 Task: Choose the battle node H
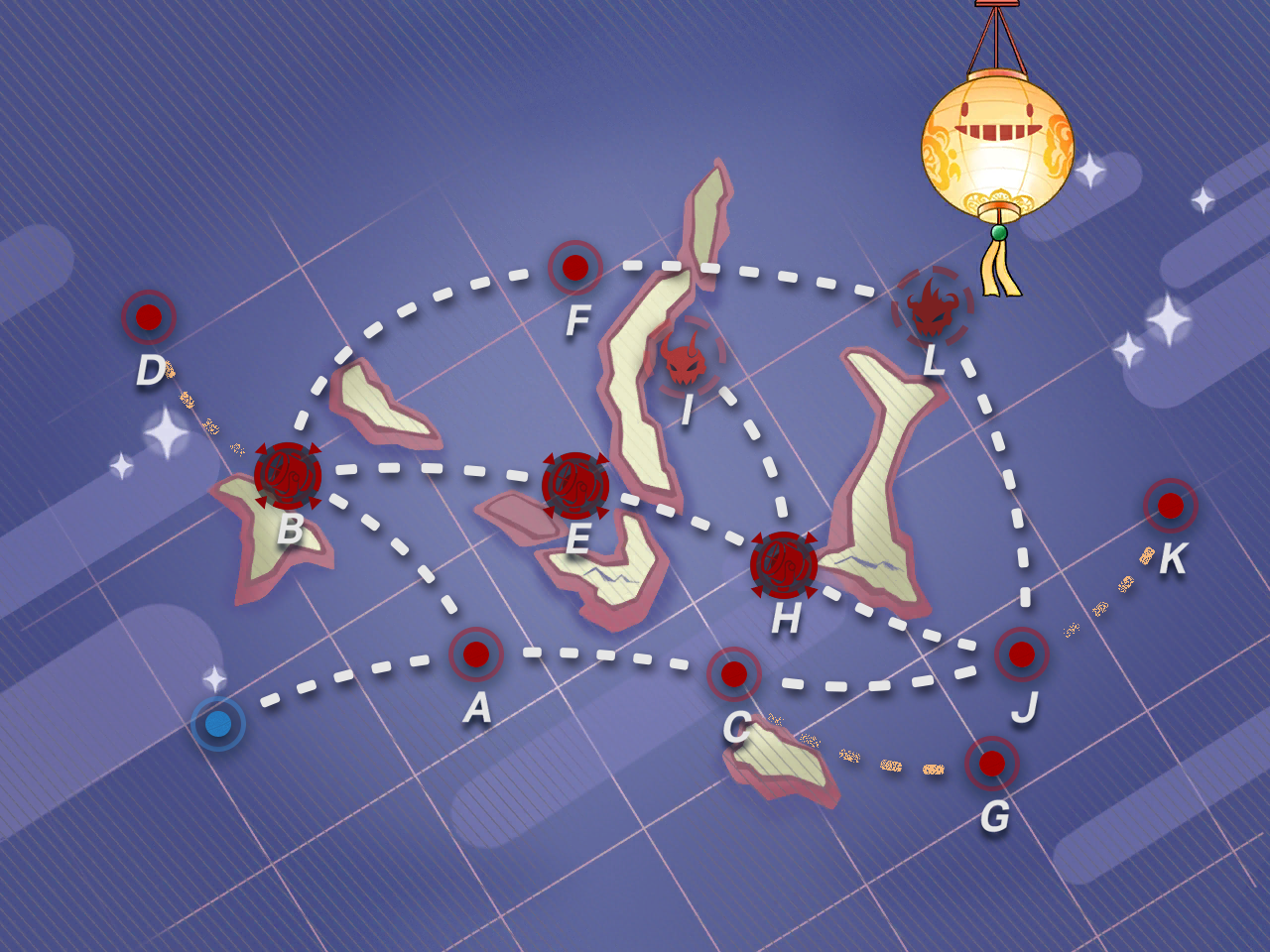point(784,565)
